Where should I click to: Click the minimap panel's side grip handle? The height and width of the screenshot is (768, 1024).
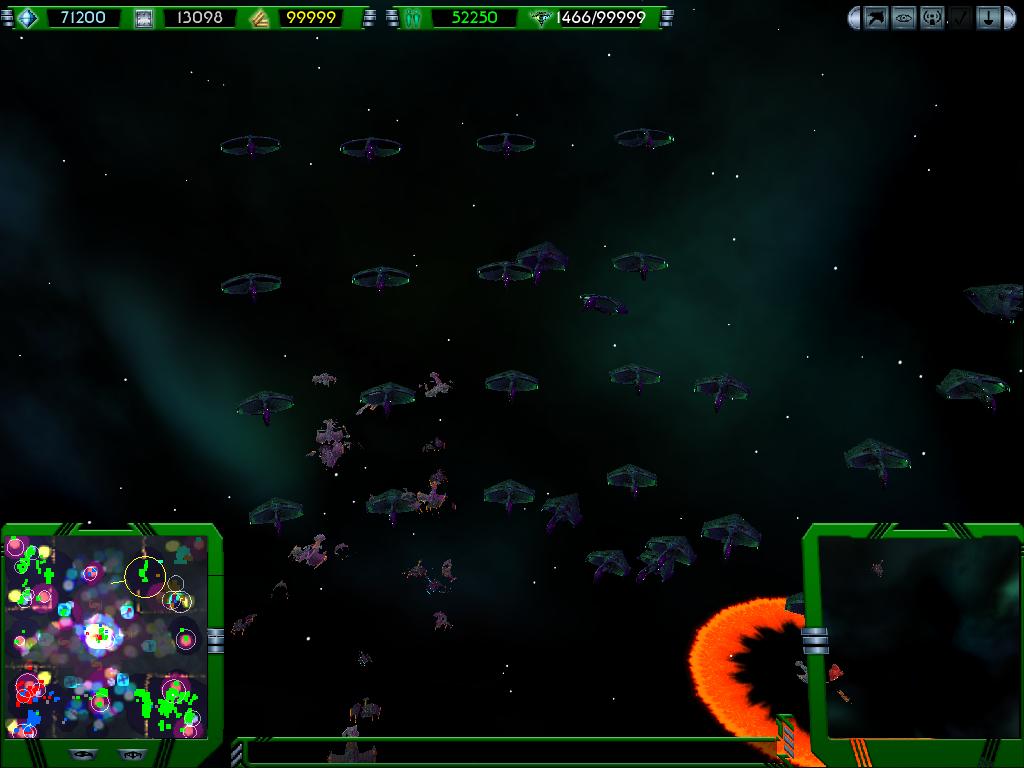(x=216, y=640)
